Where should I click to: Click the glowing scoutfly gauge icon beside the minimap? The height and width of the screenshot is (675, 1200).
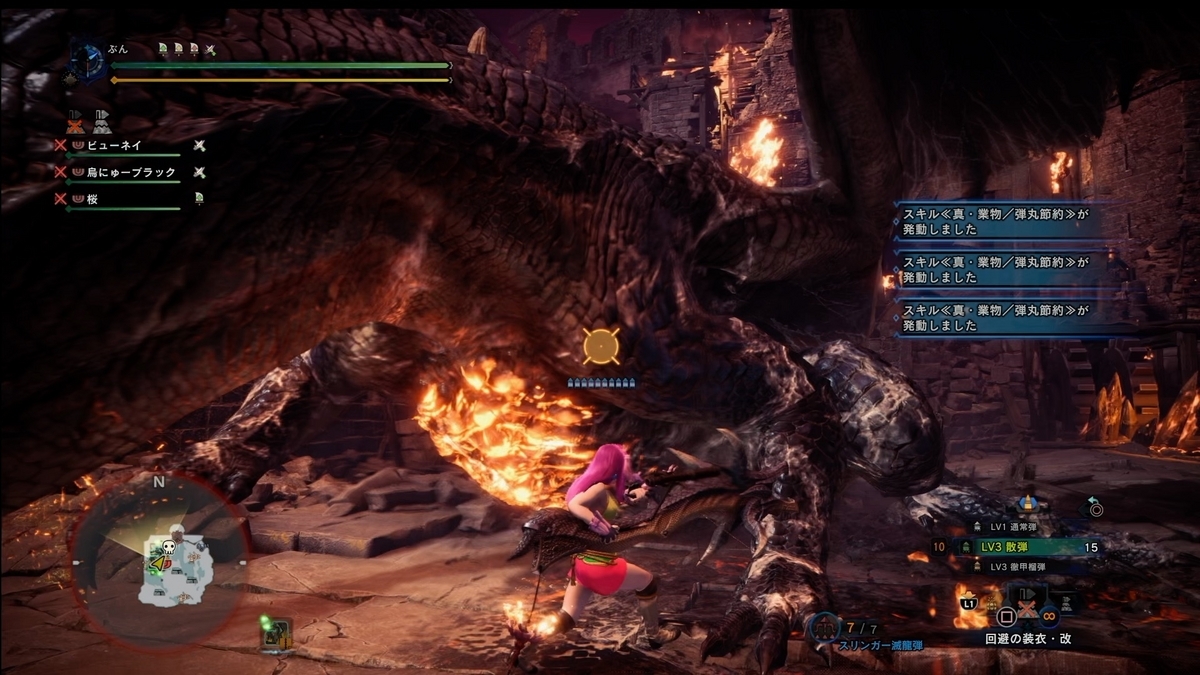(277, 630)
